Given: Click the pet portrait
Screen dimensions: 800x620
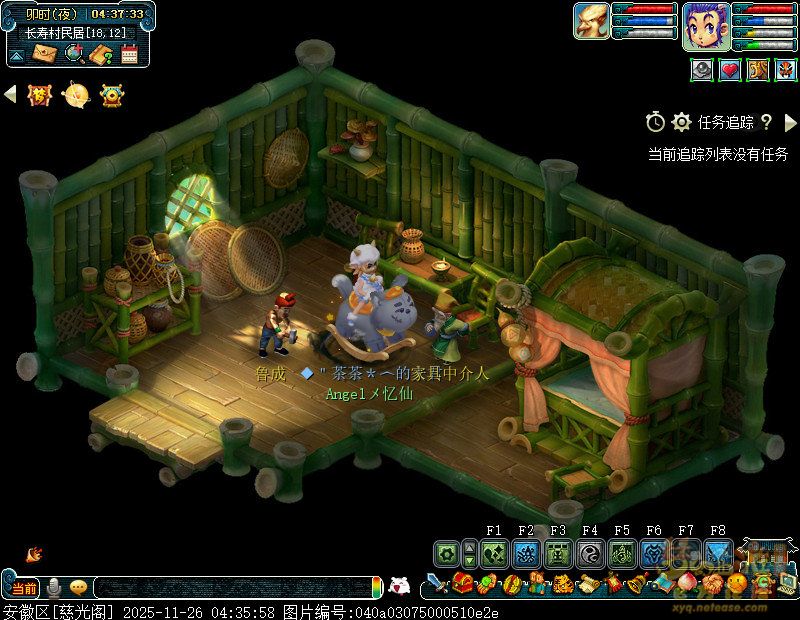Looking at the screenshot, I should pos(591,21).
